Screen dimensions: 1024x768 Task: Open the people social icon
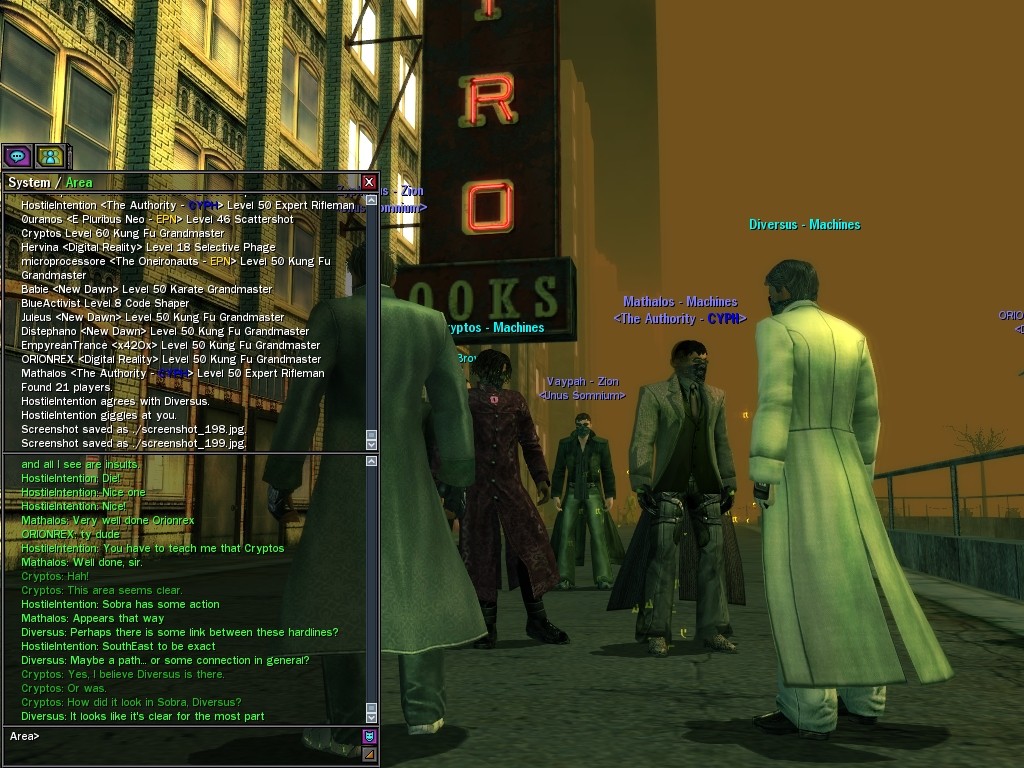pos(50,156)
